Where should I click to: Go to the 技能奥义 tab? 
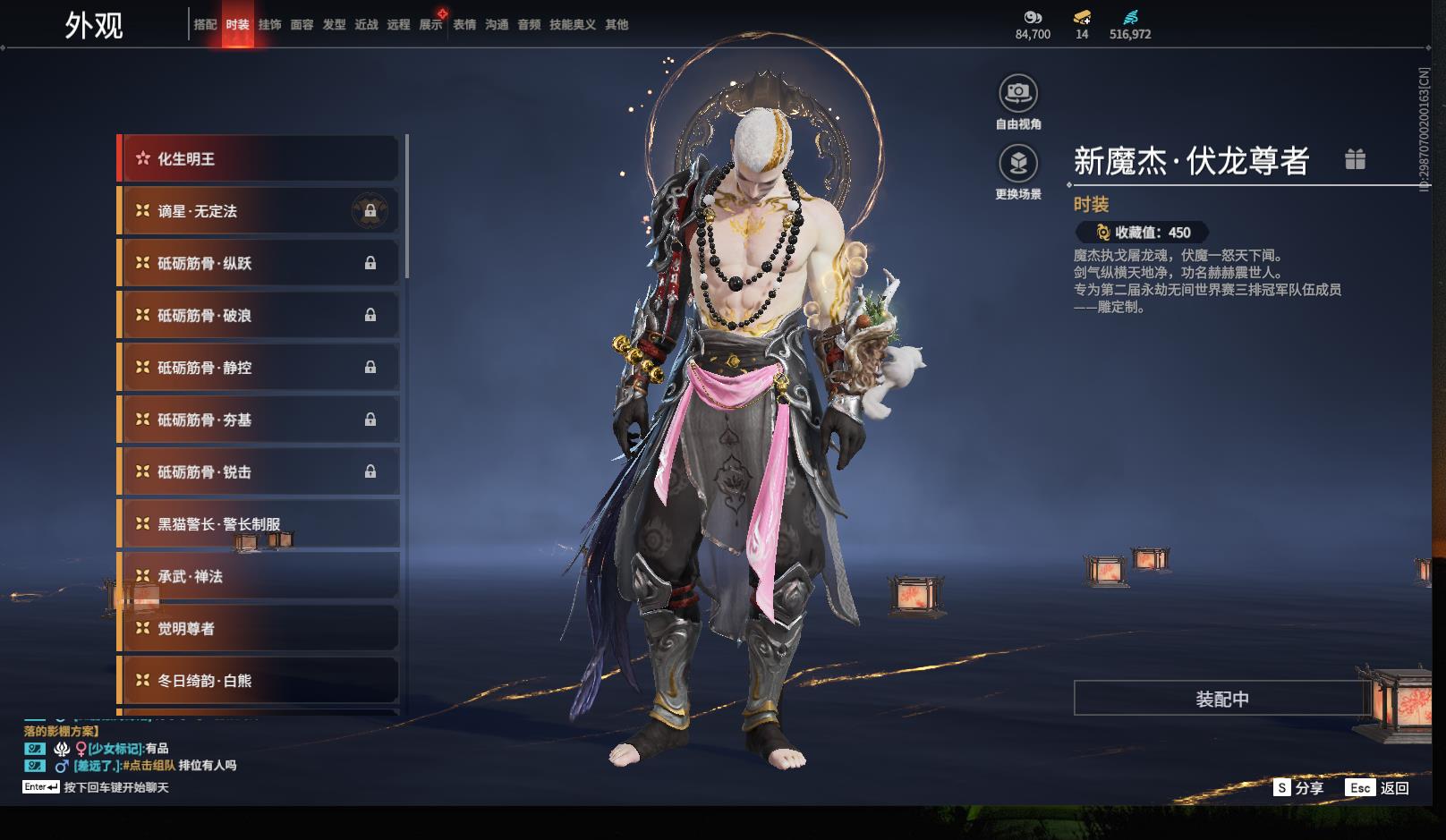tap(572, 25)
